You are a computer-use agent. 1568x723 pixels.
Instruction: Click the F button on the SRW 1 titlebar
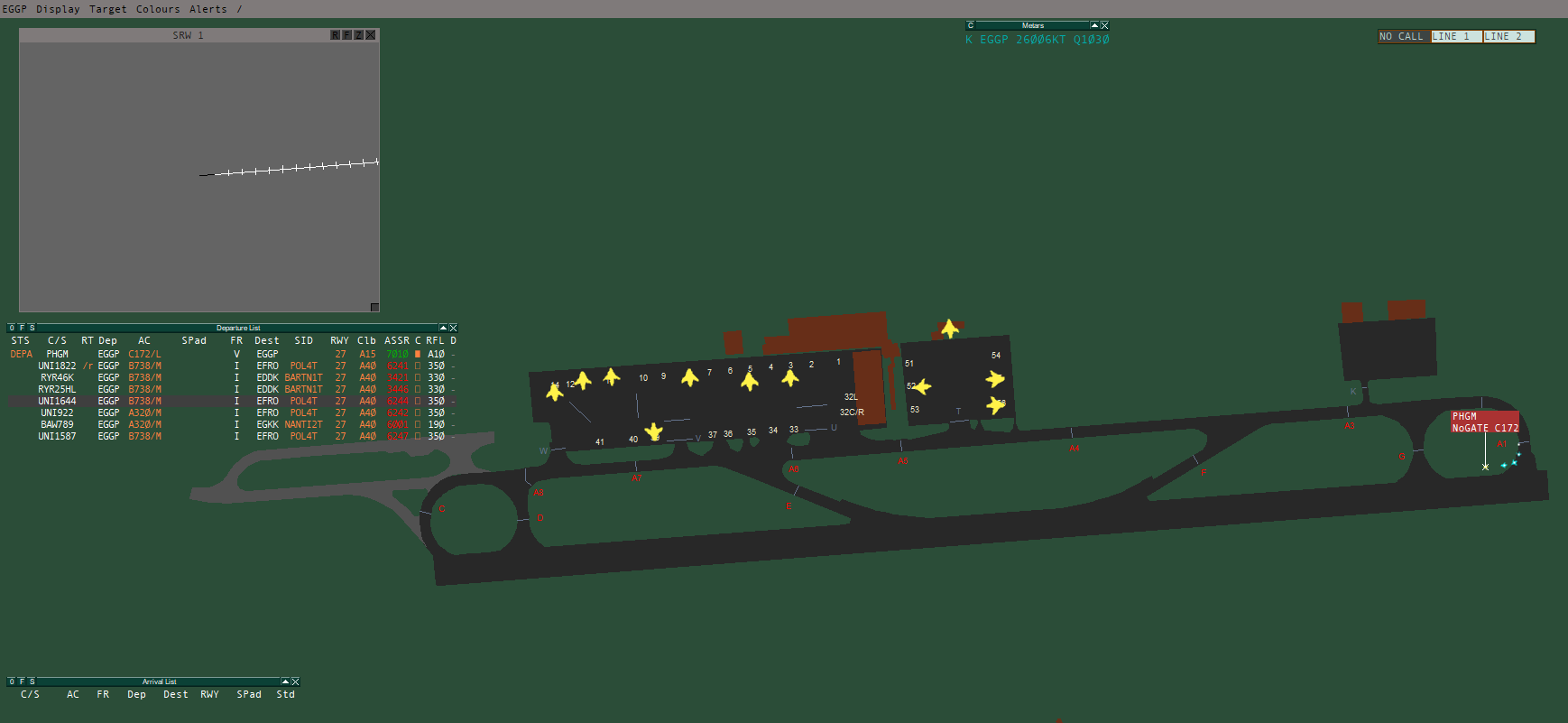click(x=346, y=33)
